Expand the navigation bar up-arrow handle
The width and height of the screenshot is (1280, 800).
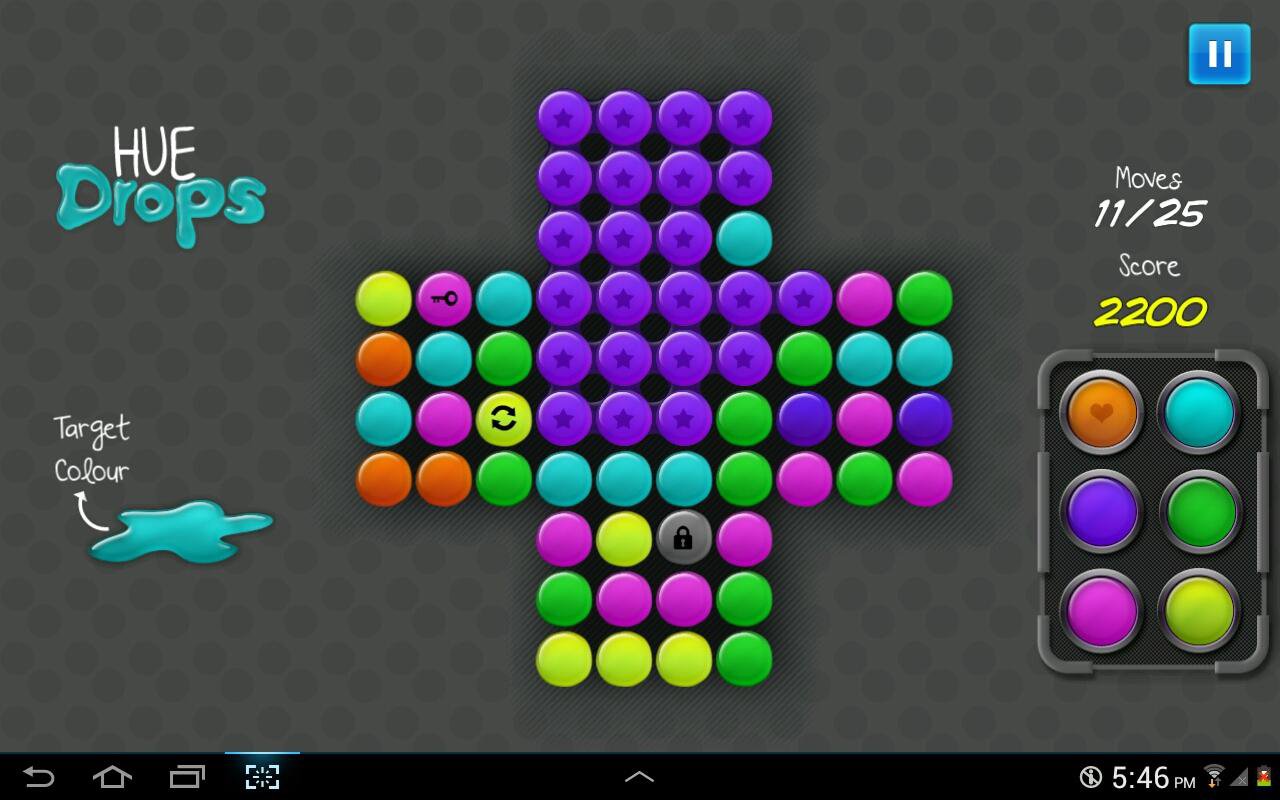[x=639, y=777]
